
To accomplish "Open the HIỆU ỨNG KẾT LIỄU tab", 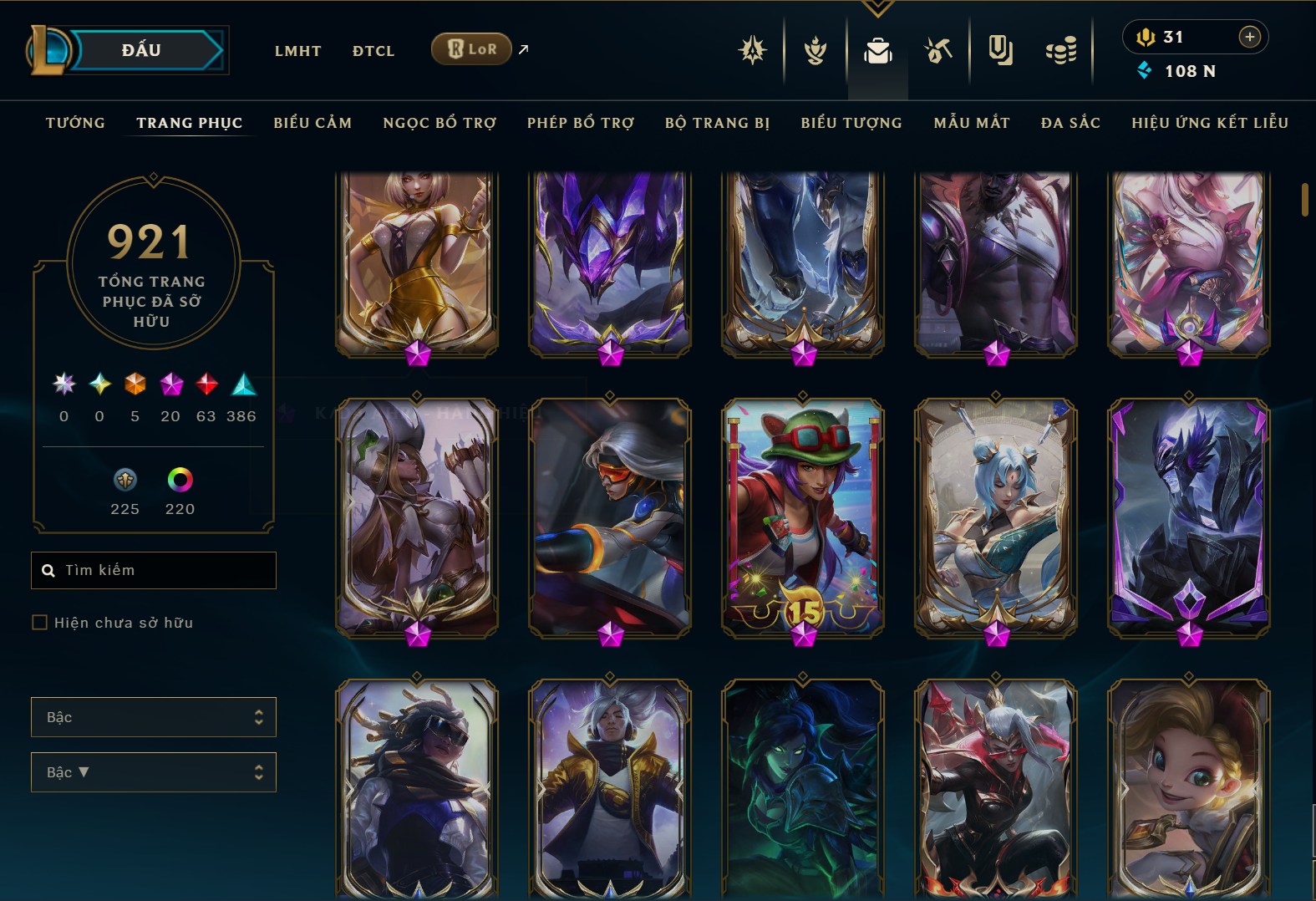I will coord(1210,123).
